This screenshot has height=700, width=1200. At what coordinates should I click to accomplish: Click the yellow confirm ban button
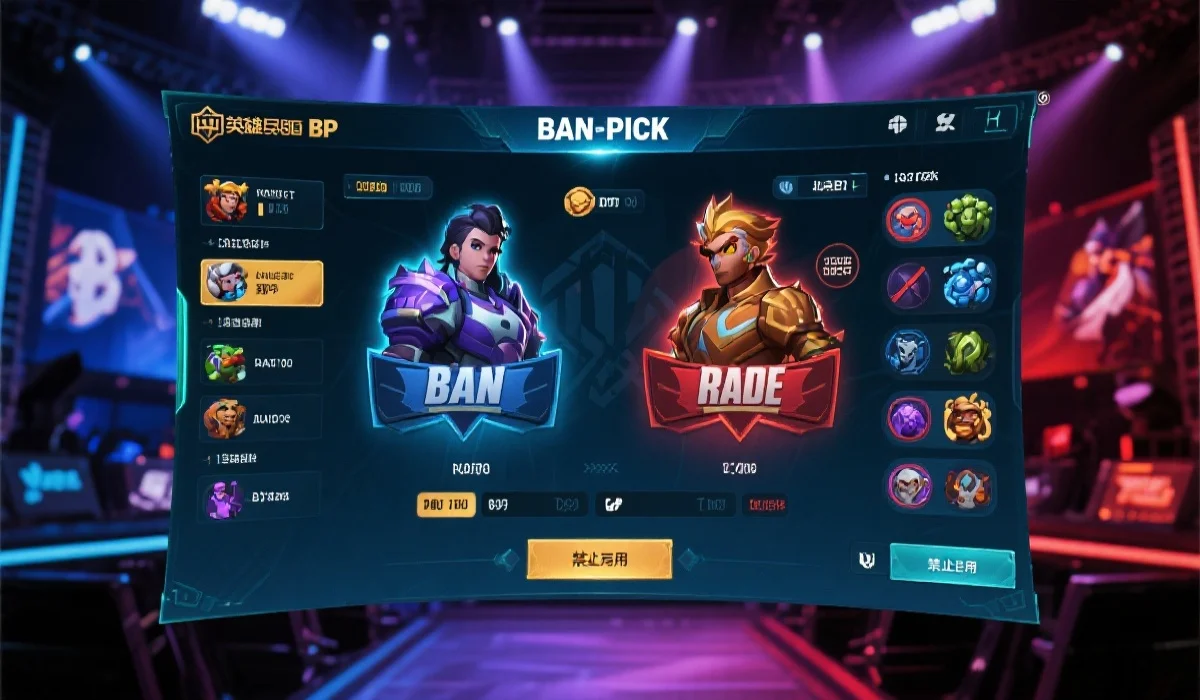click(599, 559)
